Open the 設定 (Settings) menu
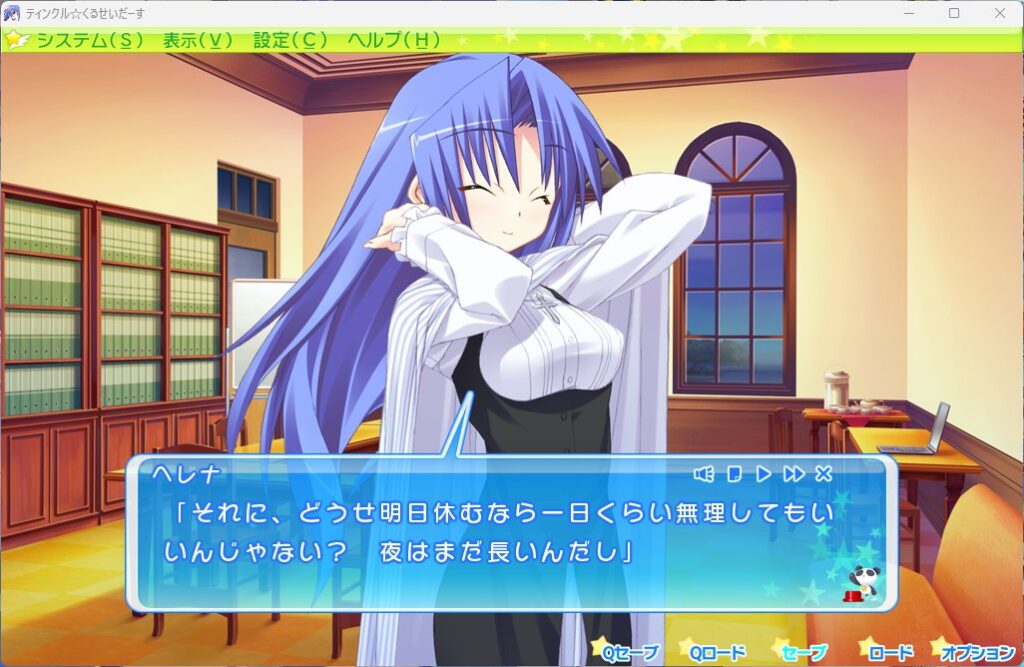 (290, 41)
